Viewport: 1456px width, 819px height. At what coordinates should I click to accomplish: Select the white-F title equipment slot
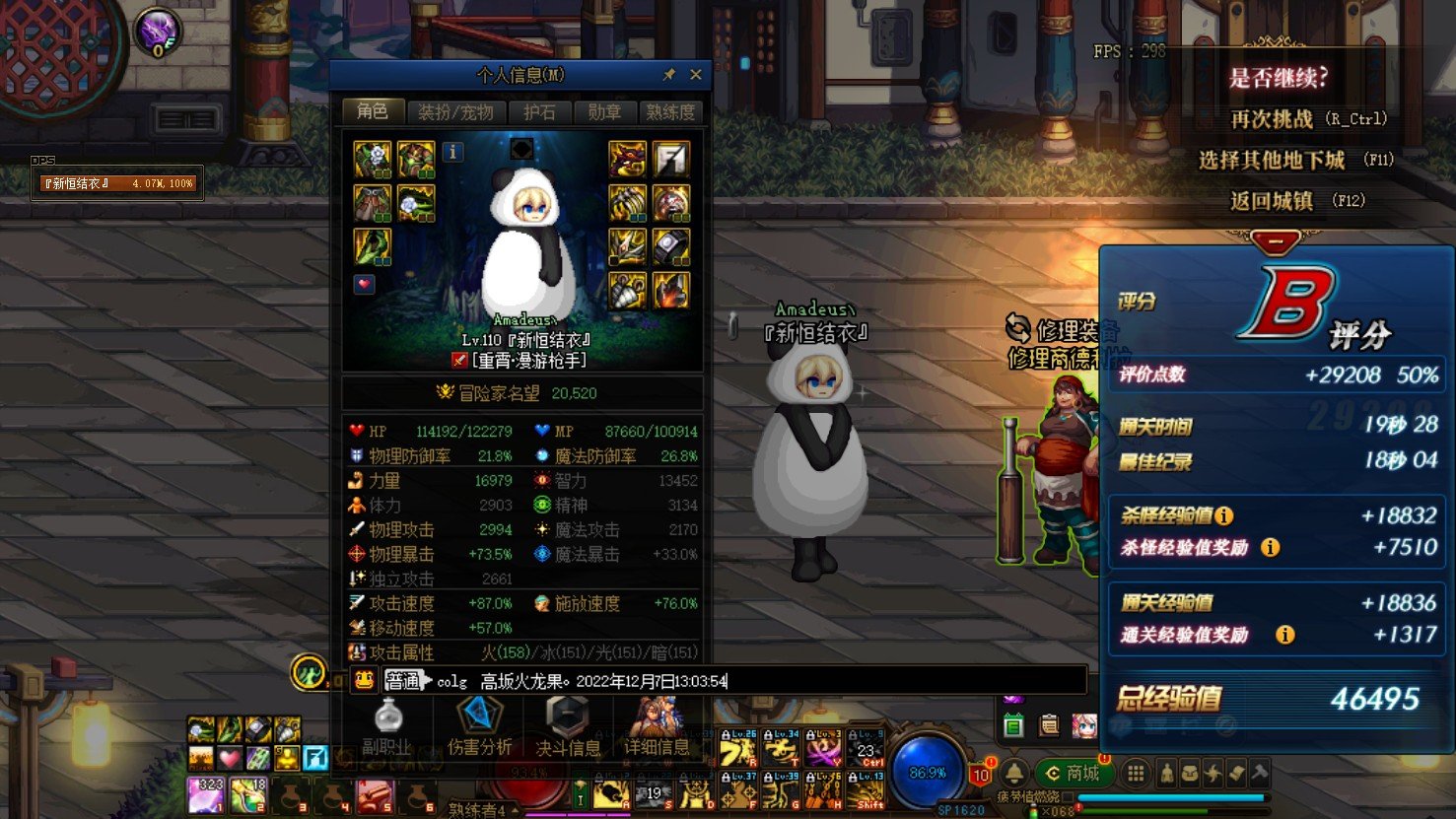coord(670,159)
